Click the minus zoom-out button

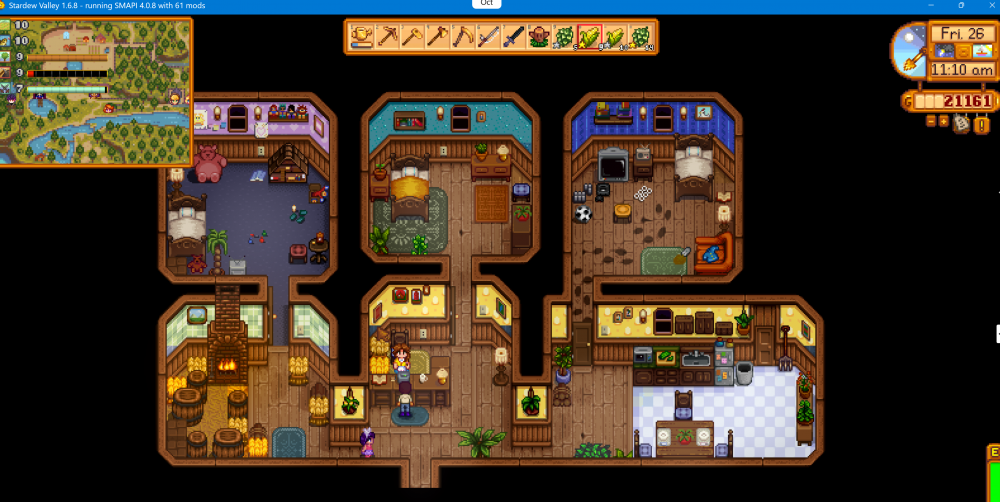[931, 121]
